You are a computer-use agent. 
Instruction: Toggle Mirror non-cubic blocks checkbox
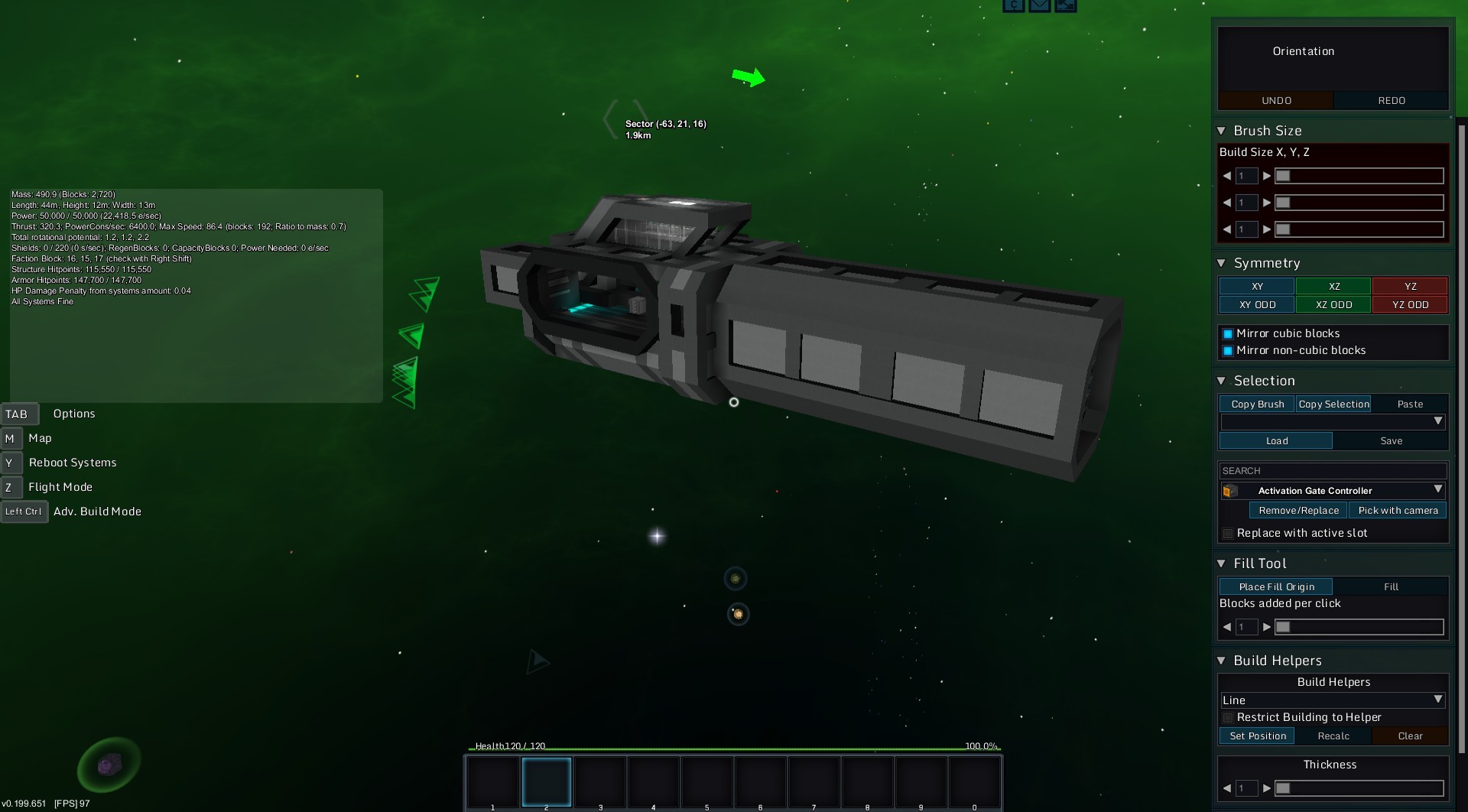tap(1228, 351)
